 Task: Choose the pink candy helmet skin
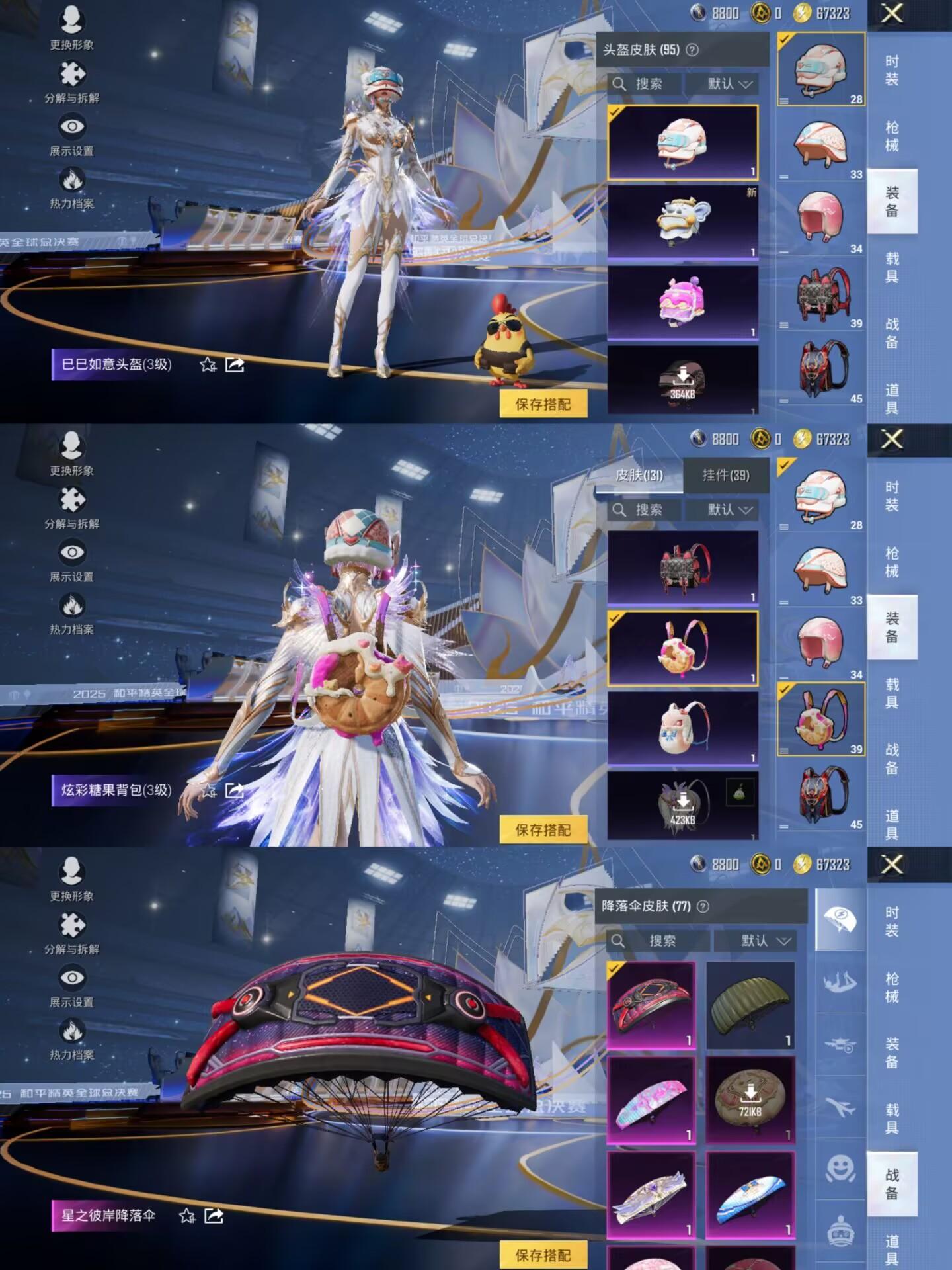pos(682,302)
